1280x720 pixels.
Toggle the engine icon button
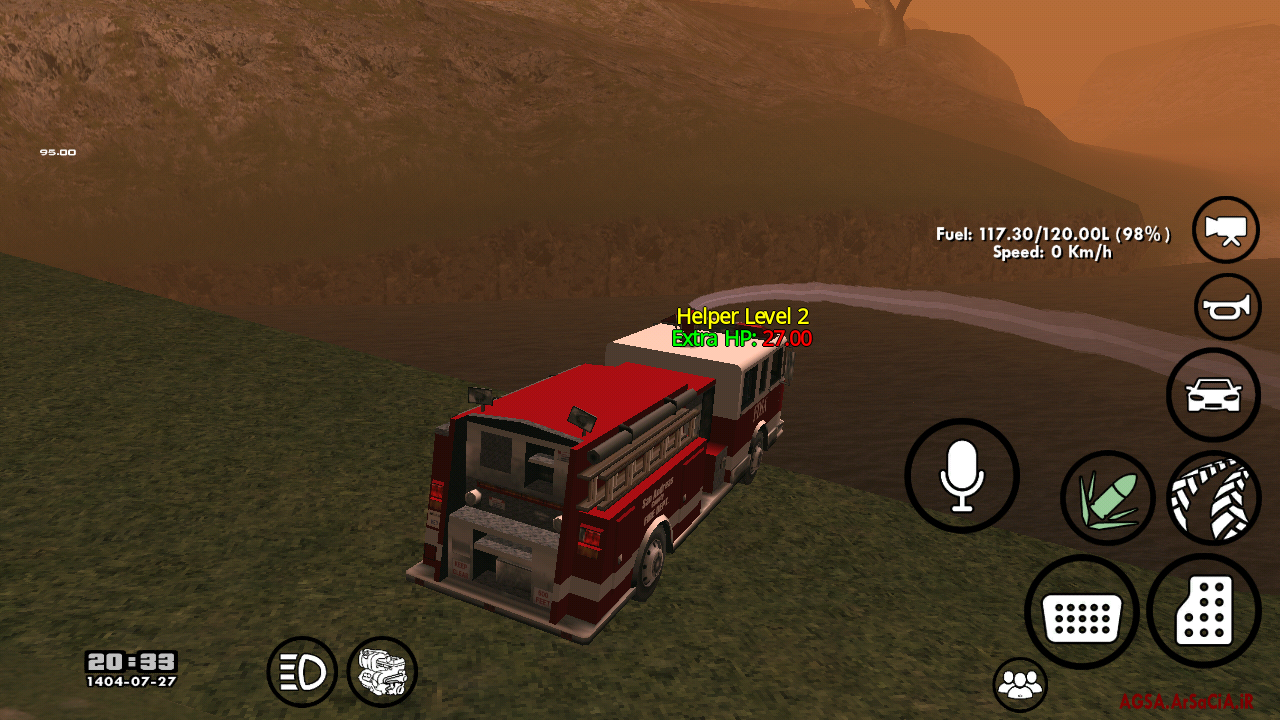tap(382, 671)
